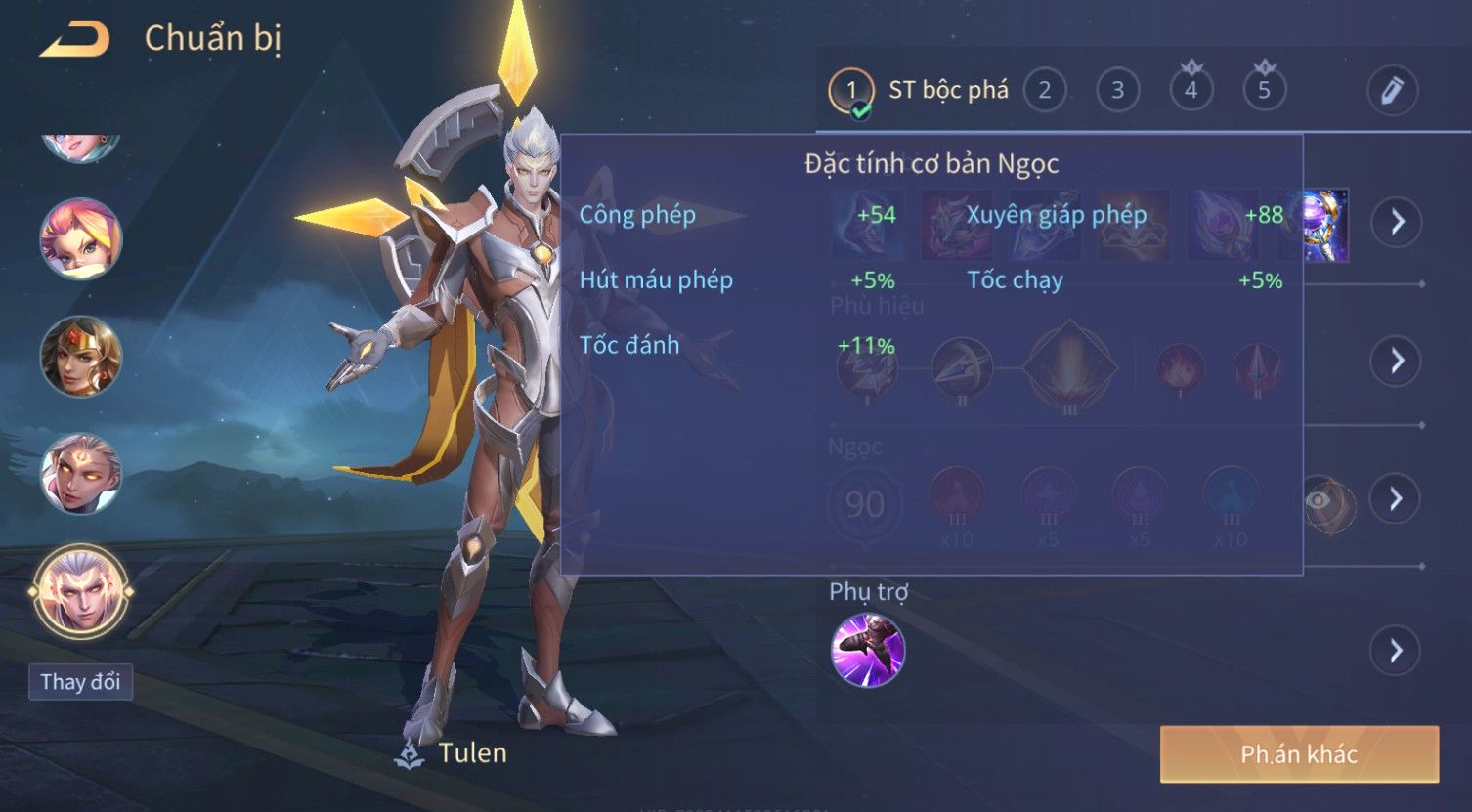Select the Tulen portrait with gold frame

click(80, 591)
